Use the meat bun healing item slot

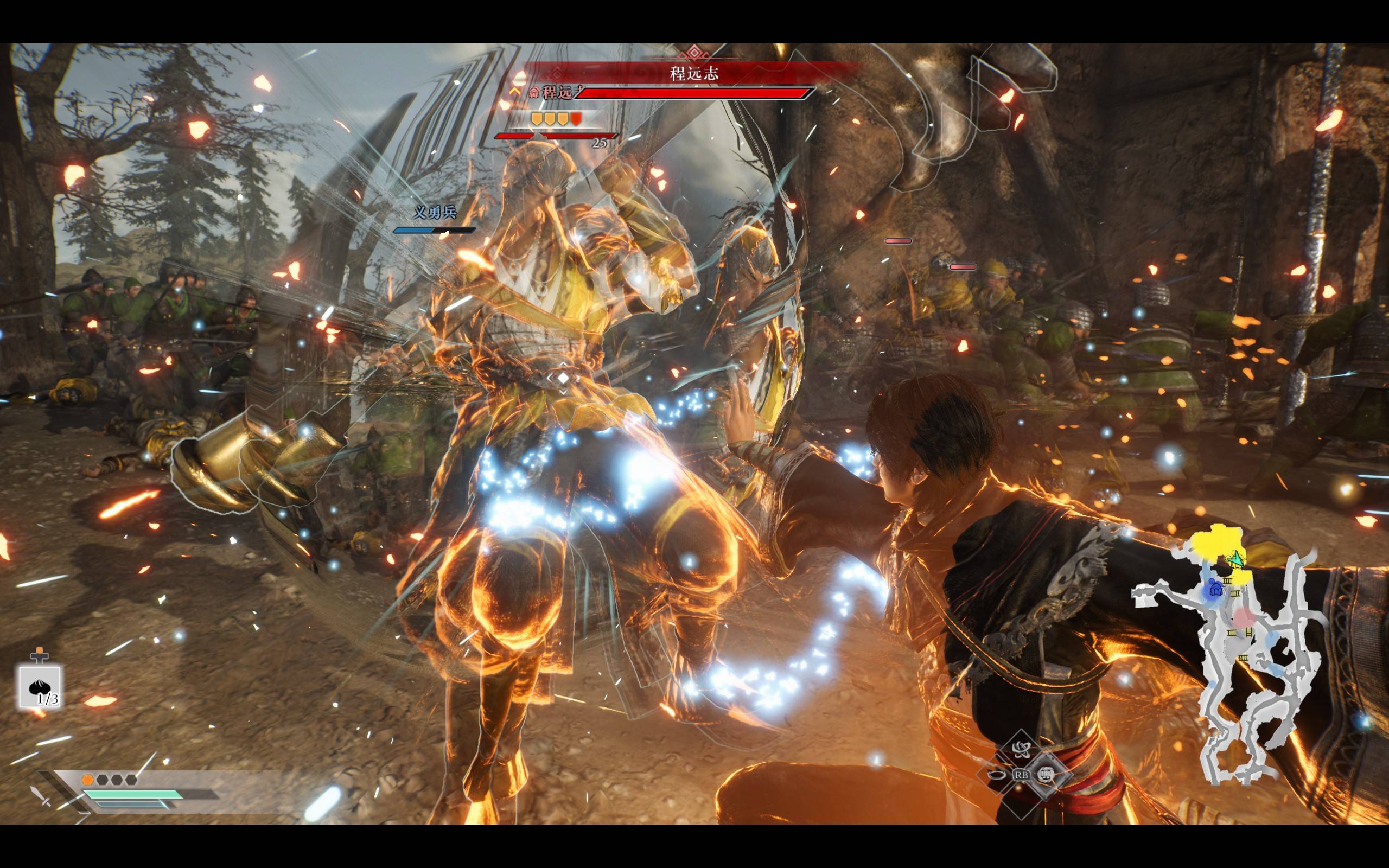tap(40, 687)
